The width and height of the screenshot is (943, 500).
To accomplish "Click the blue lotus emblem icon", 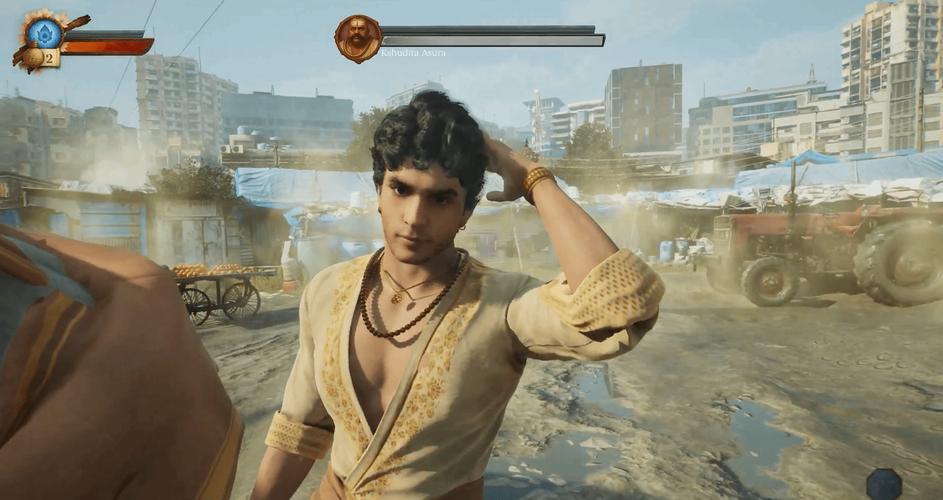I will pyautogui.click(x=44, y=33).
